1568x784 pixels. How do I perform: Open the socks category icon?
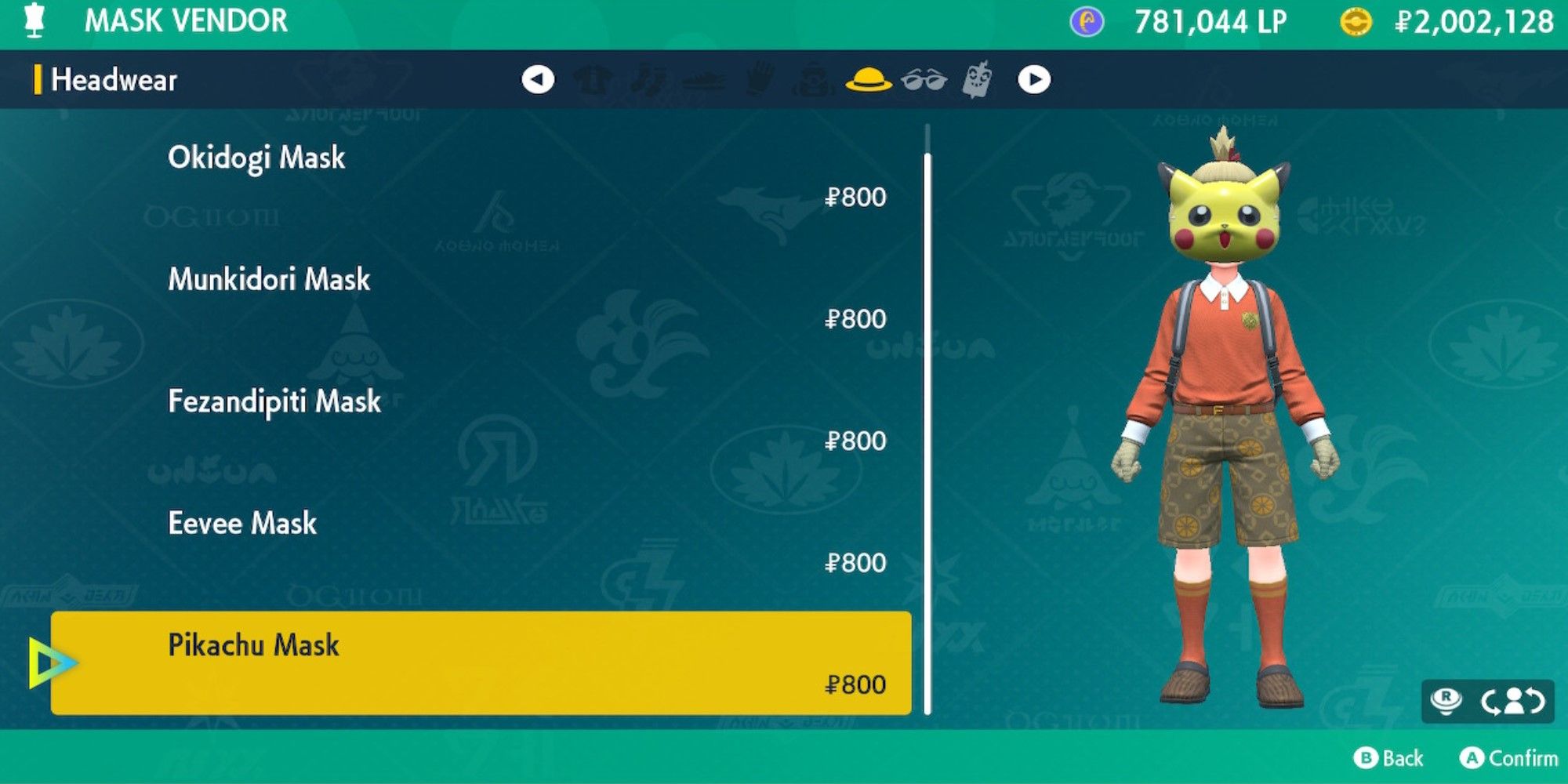(x=649, y=79)
